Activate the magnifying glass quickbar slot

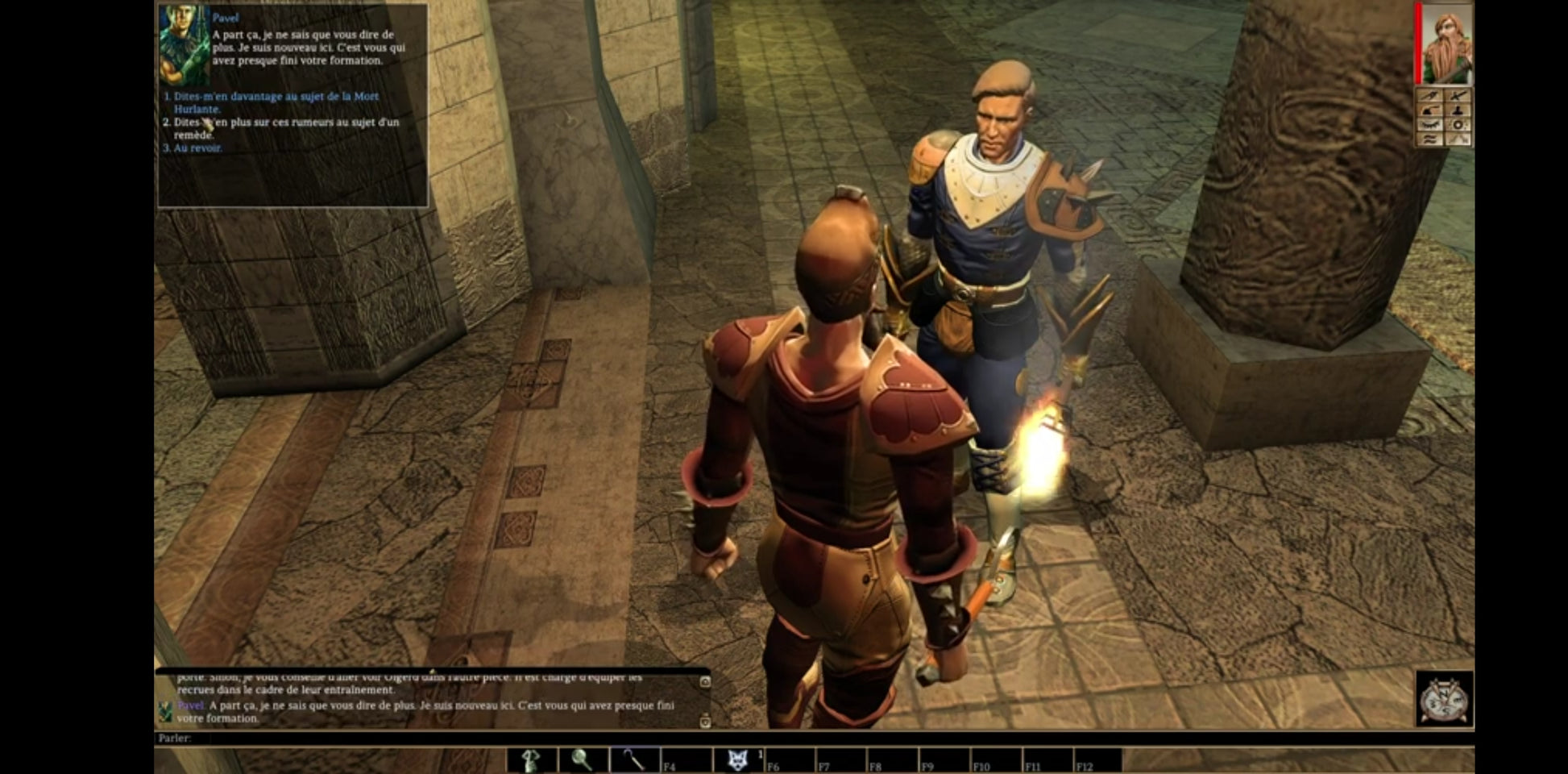pyautogui.click(x=583, y=760)
